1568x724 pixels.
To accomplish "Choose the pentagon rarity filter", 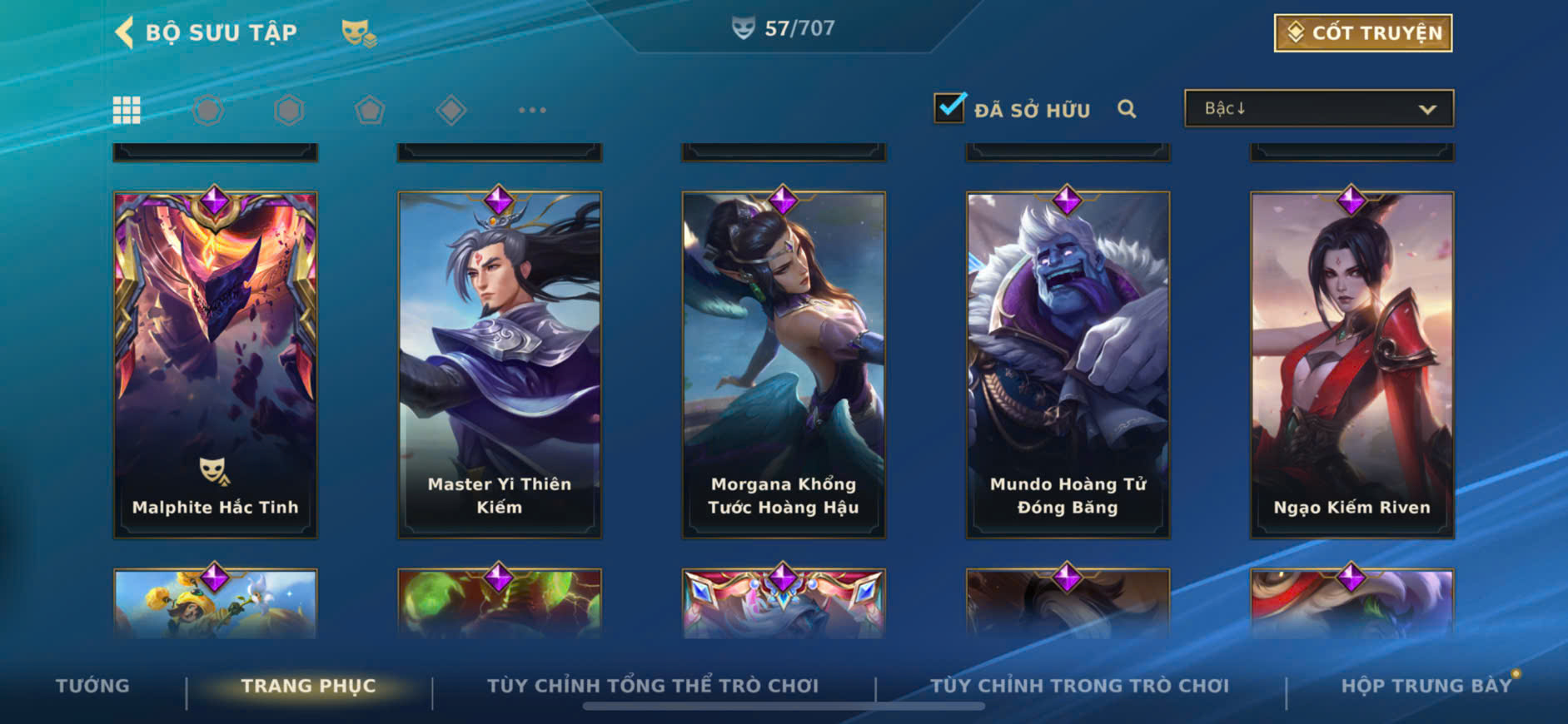I will [370, 110].
